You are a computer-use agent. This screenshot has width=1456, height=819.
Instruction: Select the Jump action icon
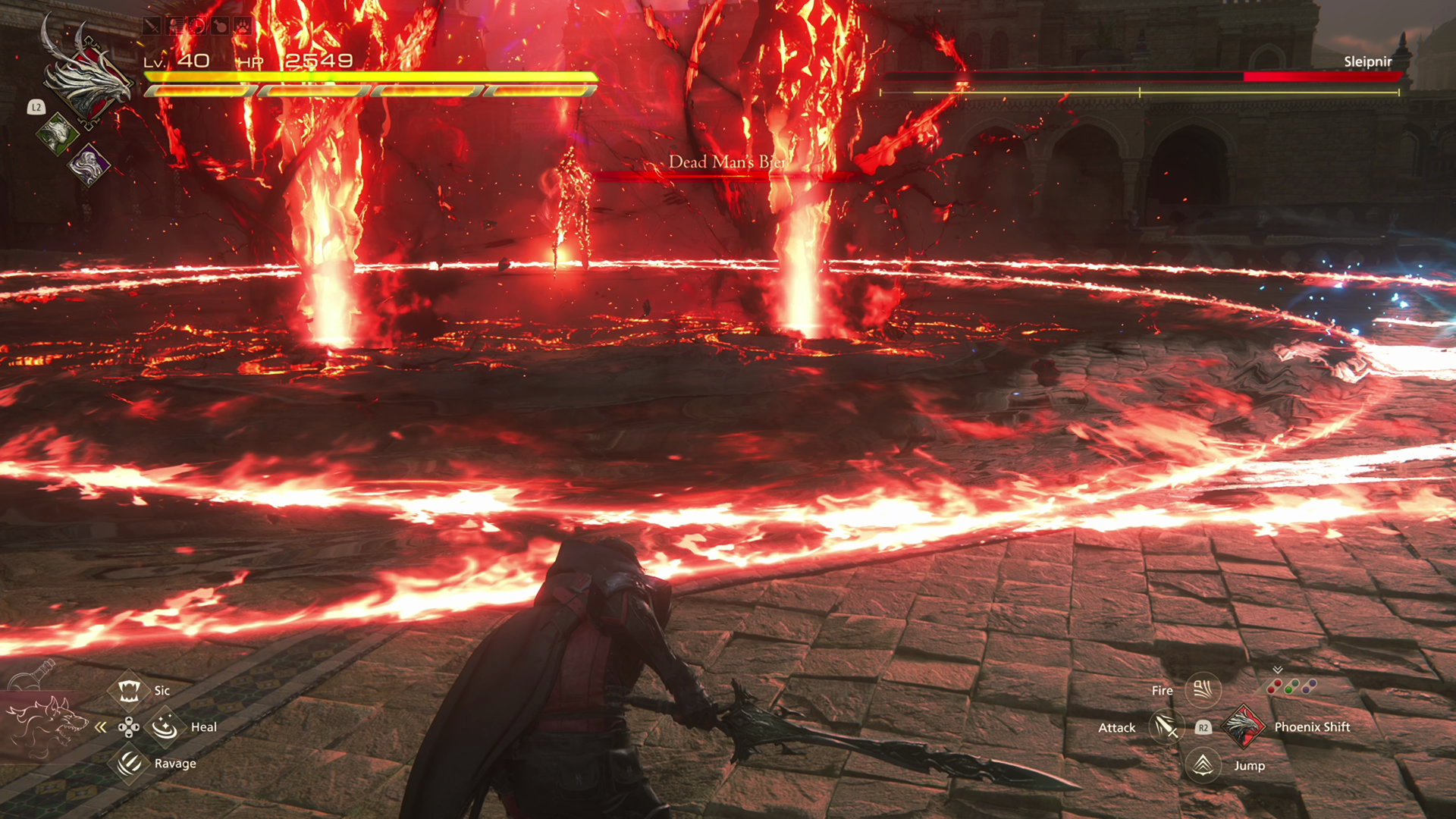pos(1203,764)
